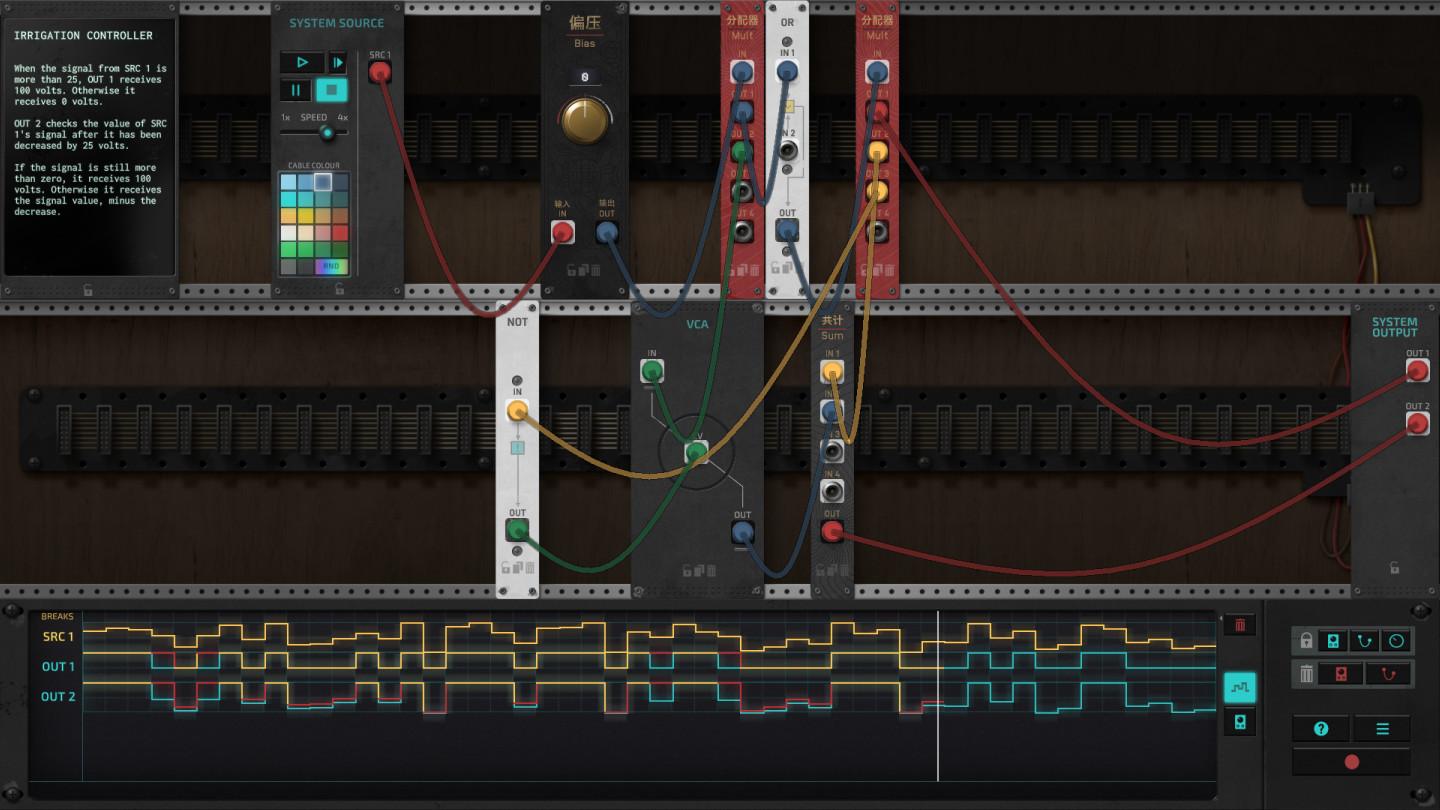Click the save icon below the waveform icon
Screen dimensions: 1440x810
(x=1240, y=721)
